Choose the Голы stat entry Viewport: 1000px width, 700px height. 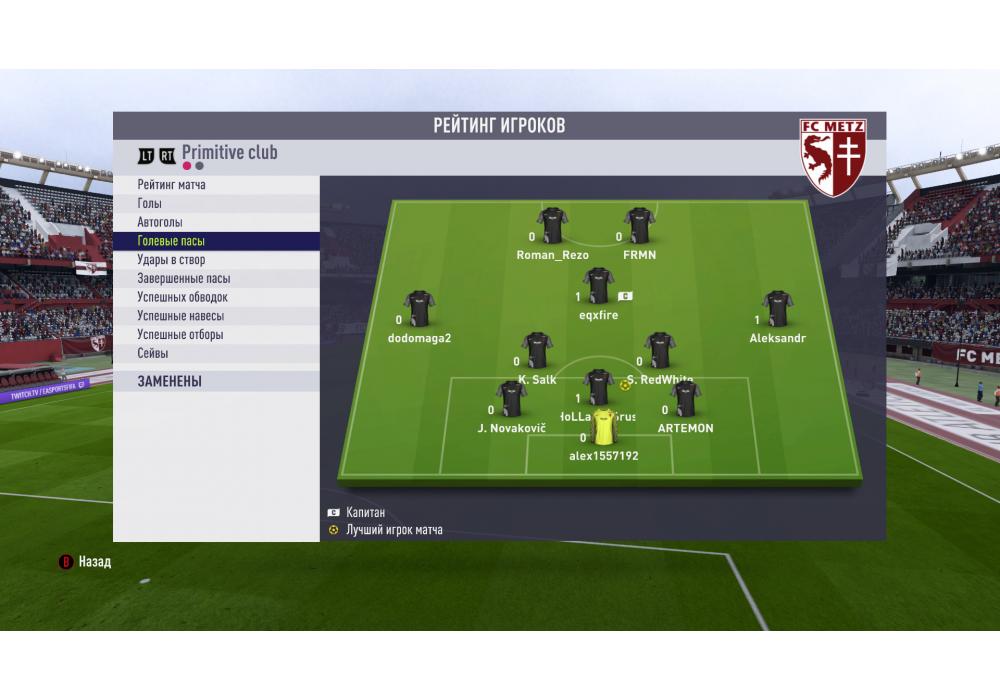150,204
